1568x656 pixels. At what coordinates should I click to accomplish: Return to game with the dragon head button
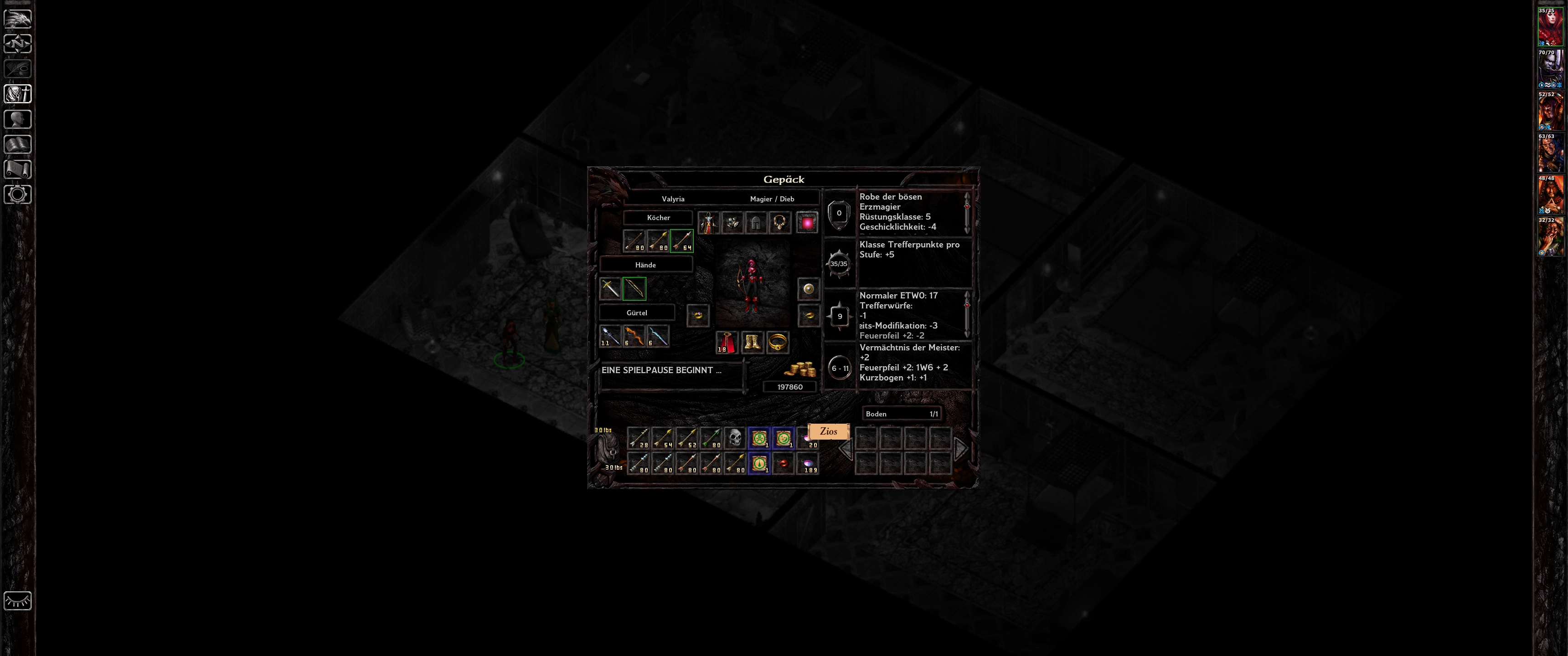[18, 18]
